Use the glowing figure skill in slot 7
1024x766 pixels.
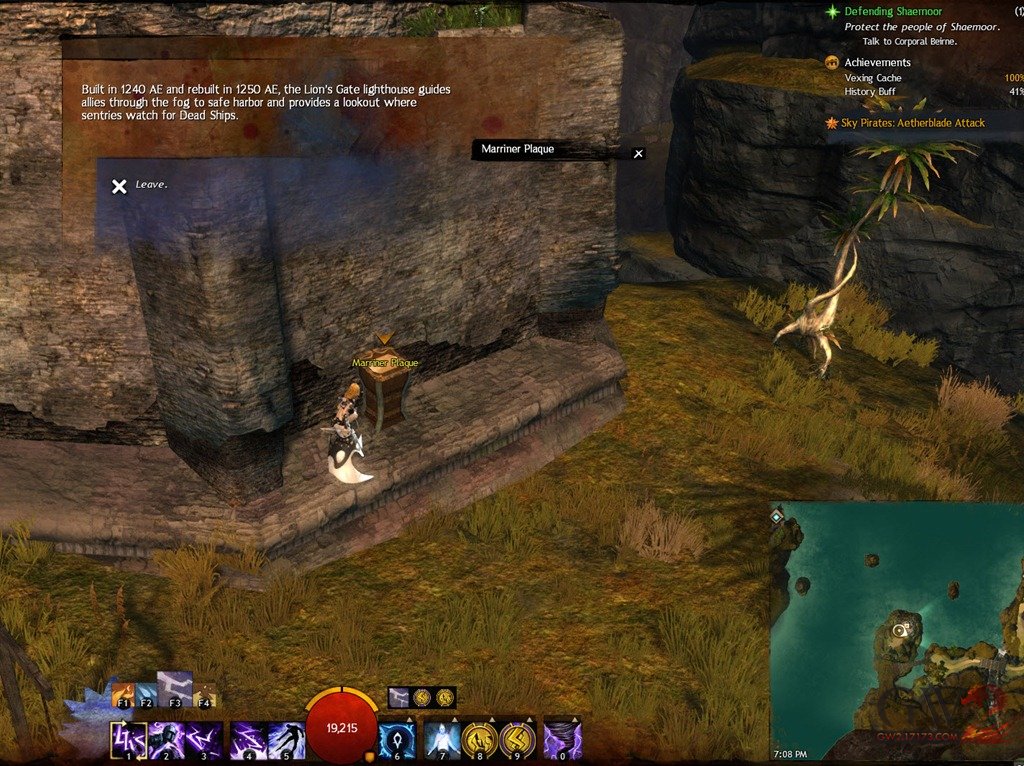tap(443, 741)
